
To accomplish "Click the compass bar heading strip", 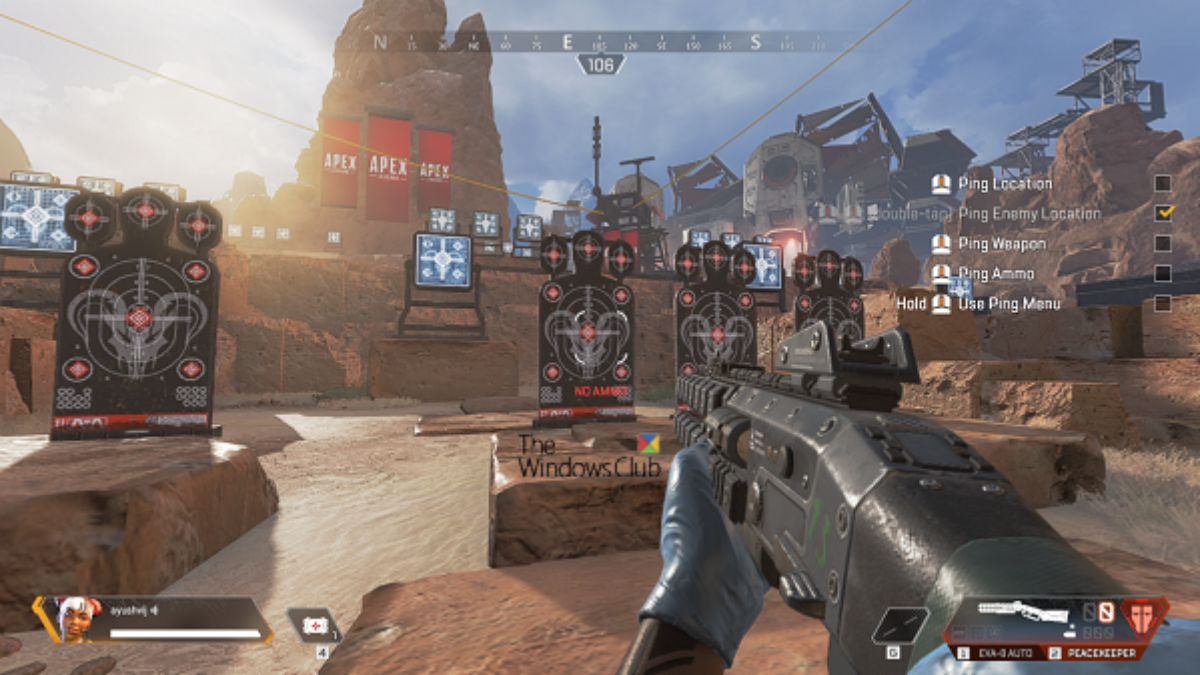I will coord(600,42).
